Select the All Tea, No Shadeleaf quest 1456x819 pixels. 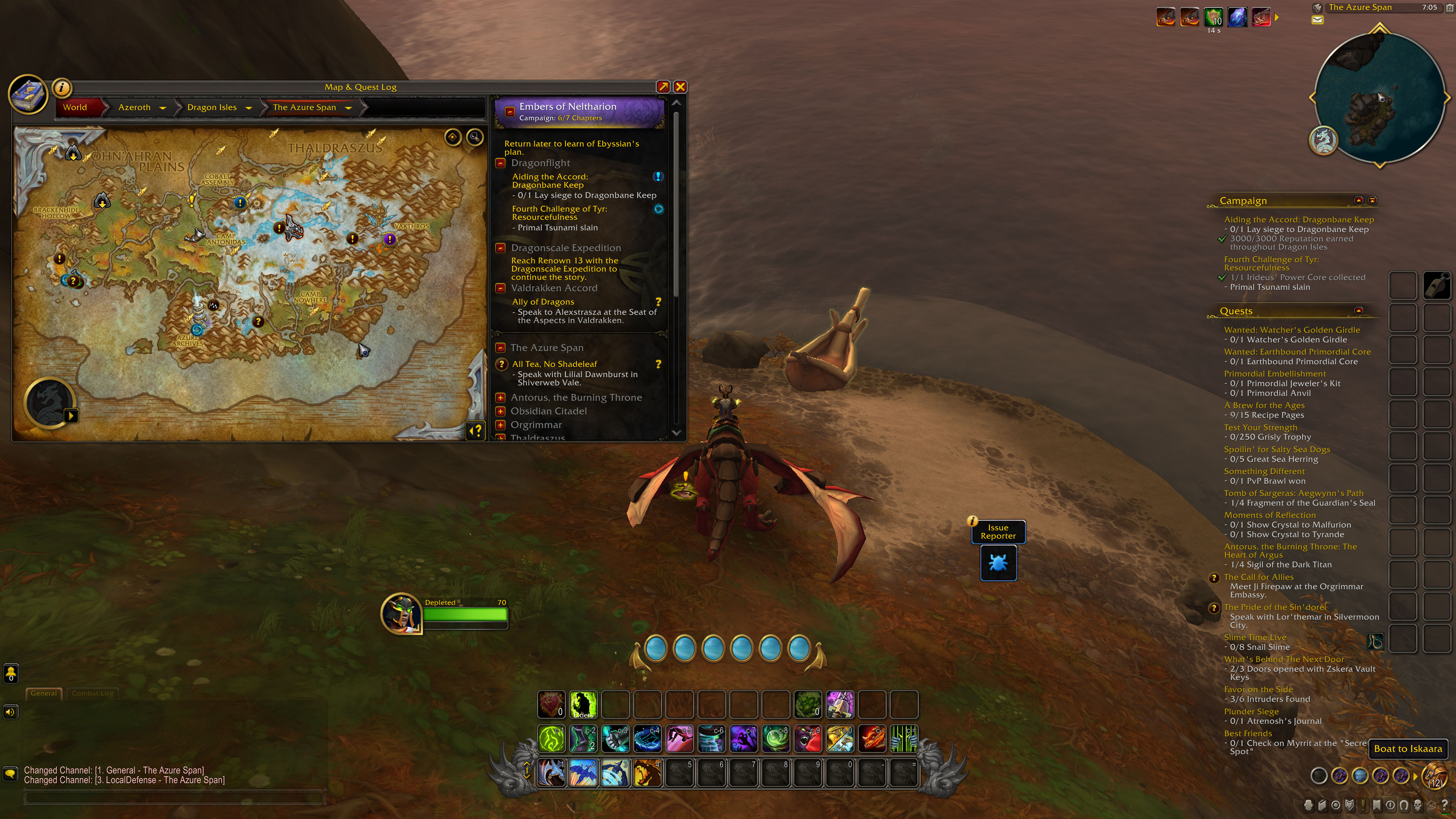coord(554,364)
